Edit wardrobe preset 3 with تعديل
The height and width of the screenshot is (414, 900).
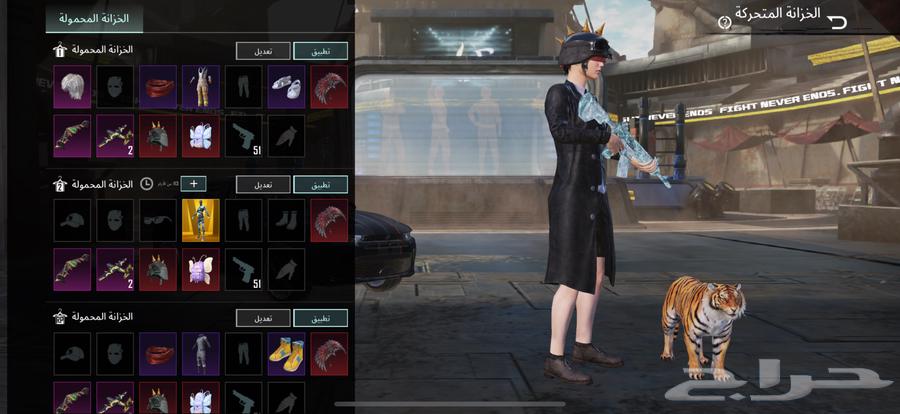point(264,318)
